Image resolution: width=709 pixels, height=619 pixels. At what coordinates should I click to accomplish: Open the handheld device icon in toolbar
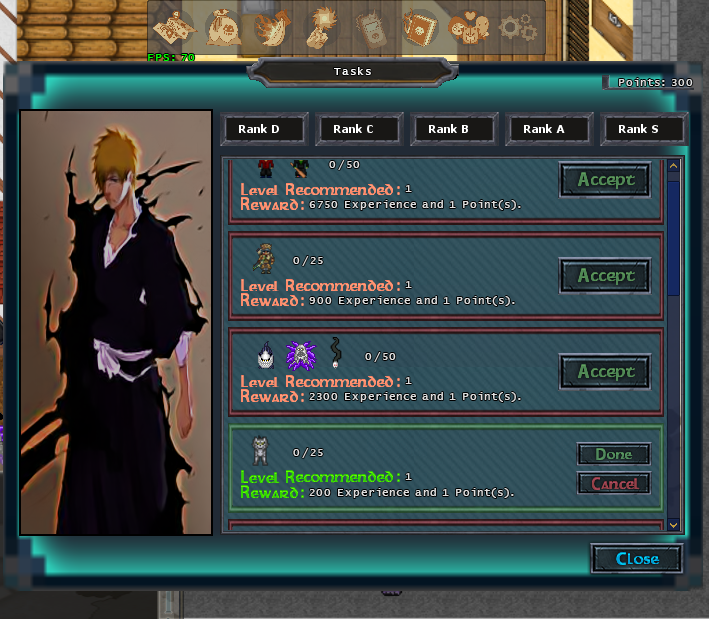370,27
